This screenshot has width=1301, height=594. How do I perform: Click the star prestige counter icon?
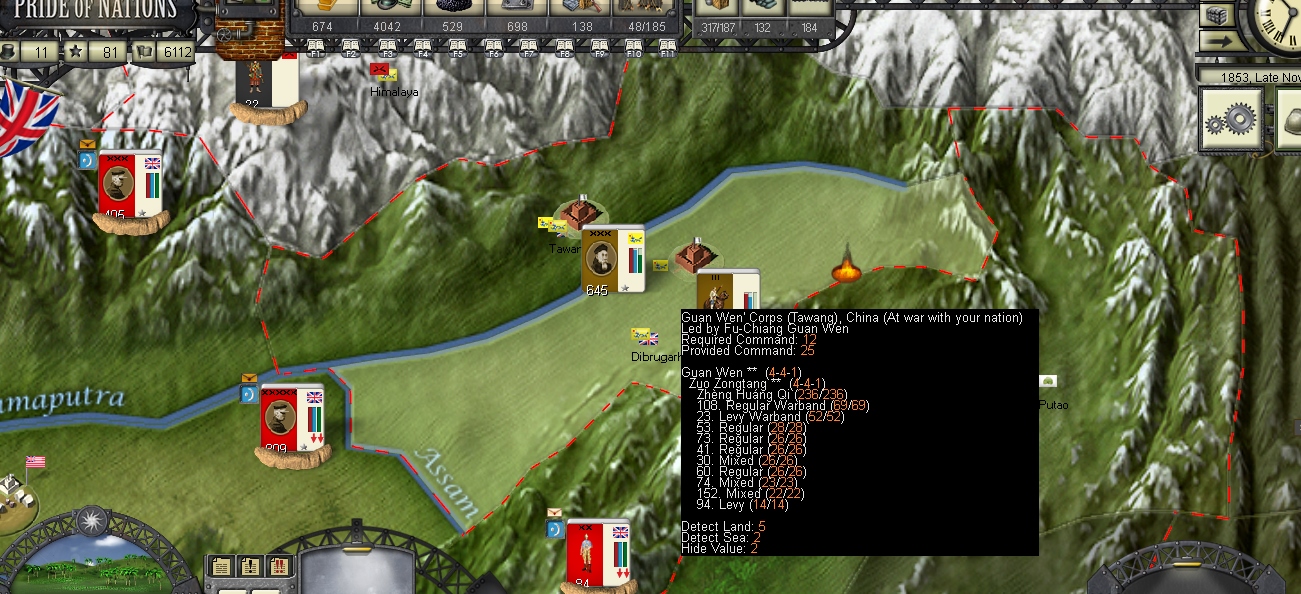click(75, 51)
